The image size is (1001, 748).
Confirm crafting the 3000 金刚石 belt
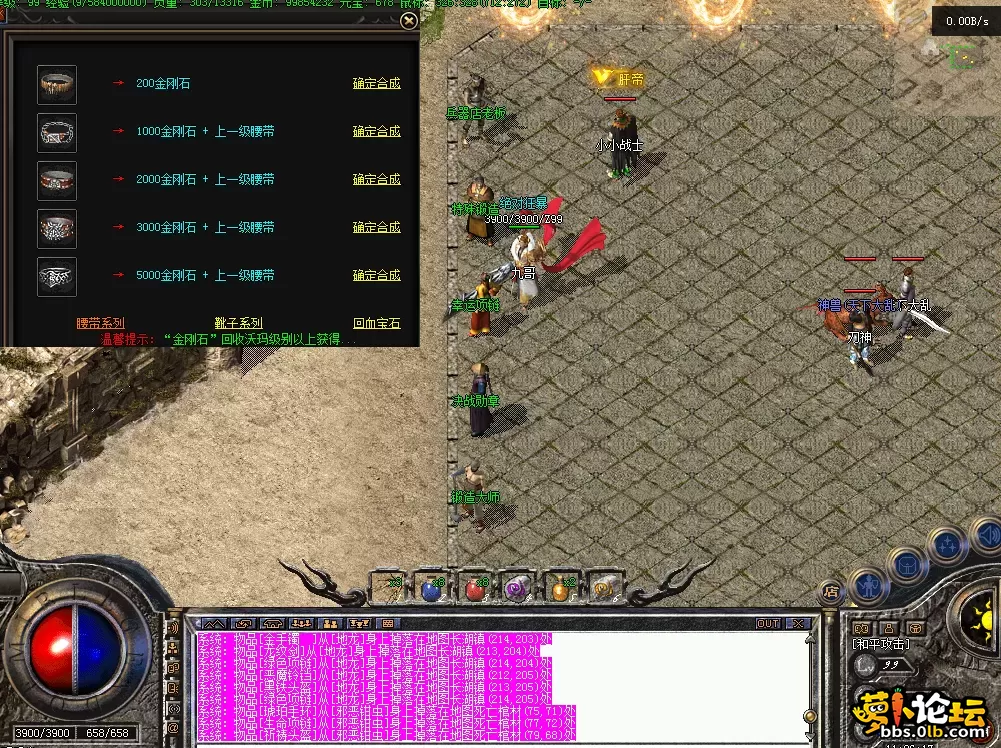click(376, 227)
